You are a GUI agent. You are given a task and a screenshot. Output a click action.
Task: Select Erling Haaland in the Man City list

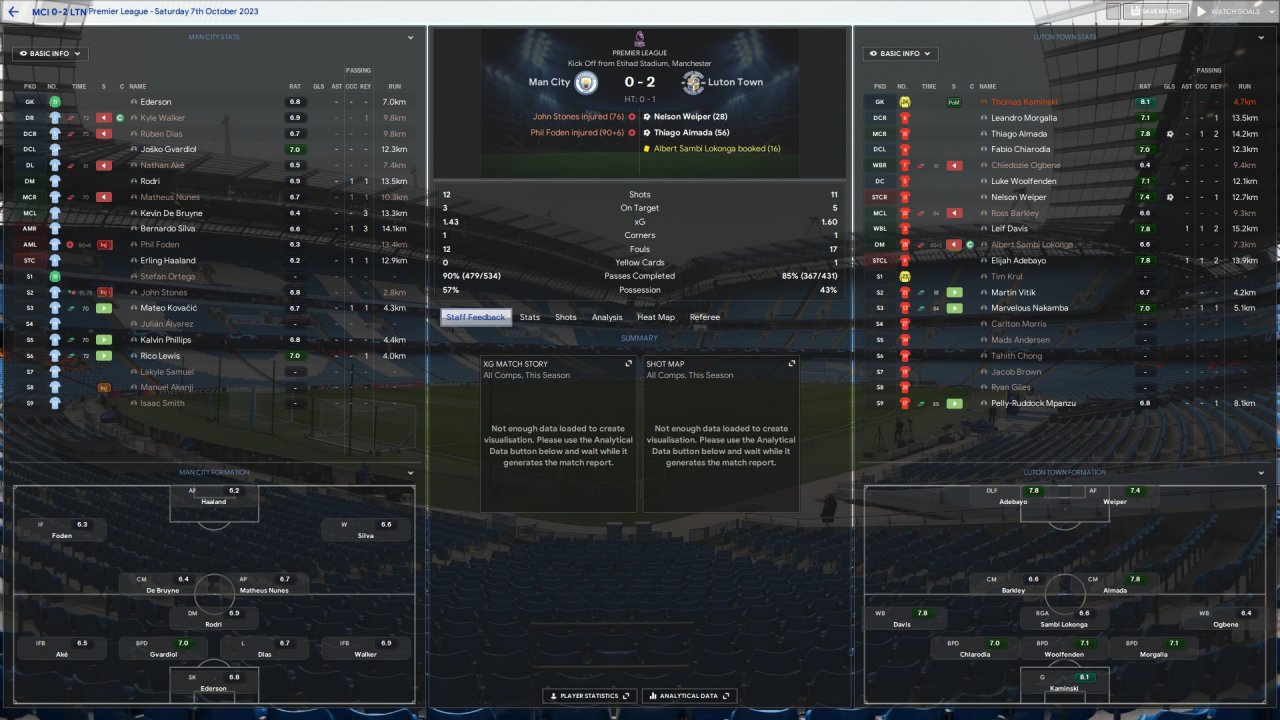168,261
